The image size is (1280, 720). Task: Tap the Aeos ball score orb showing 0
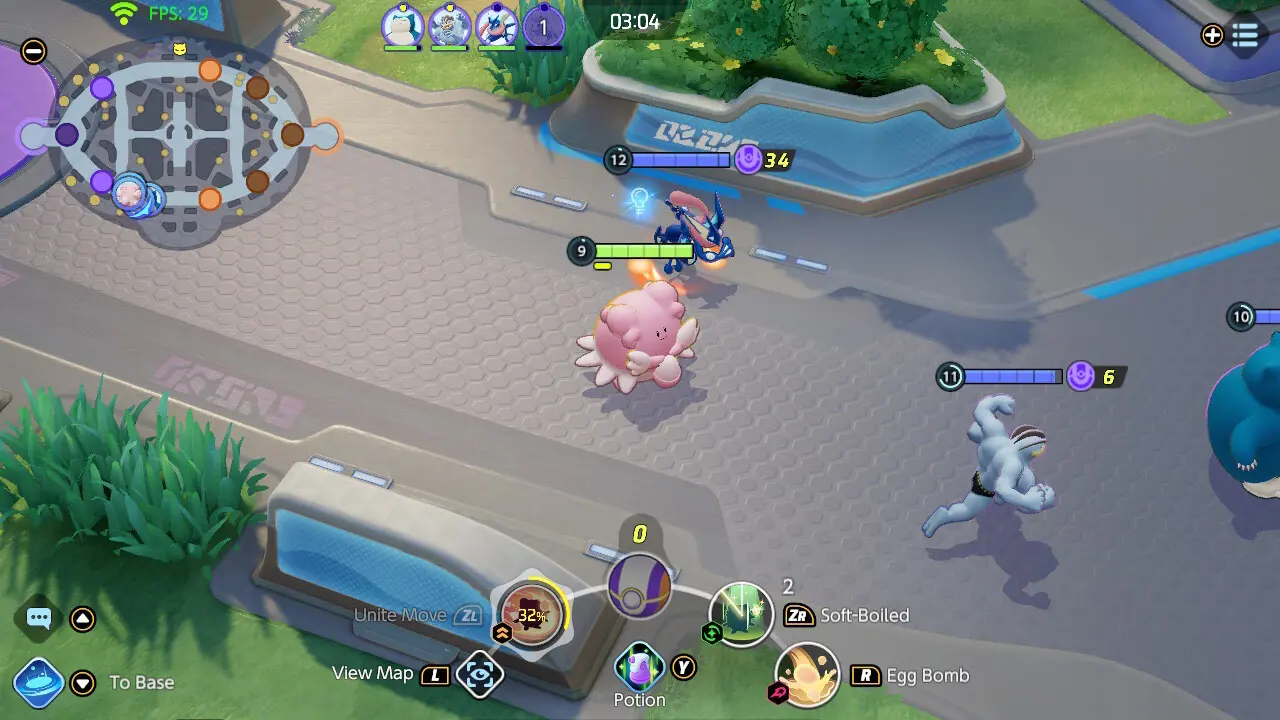[x=639, y=585]
